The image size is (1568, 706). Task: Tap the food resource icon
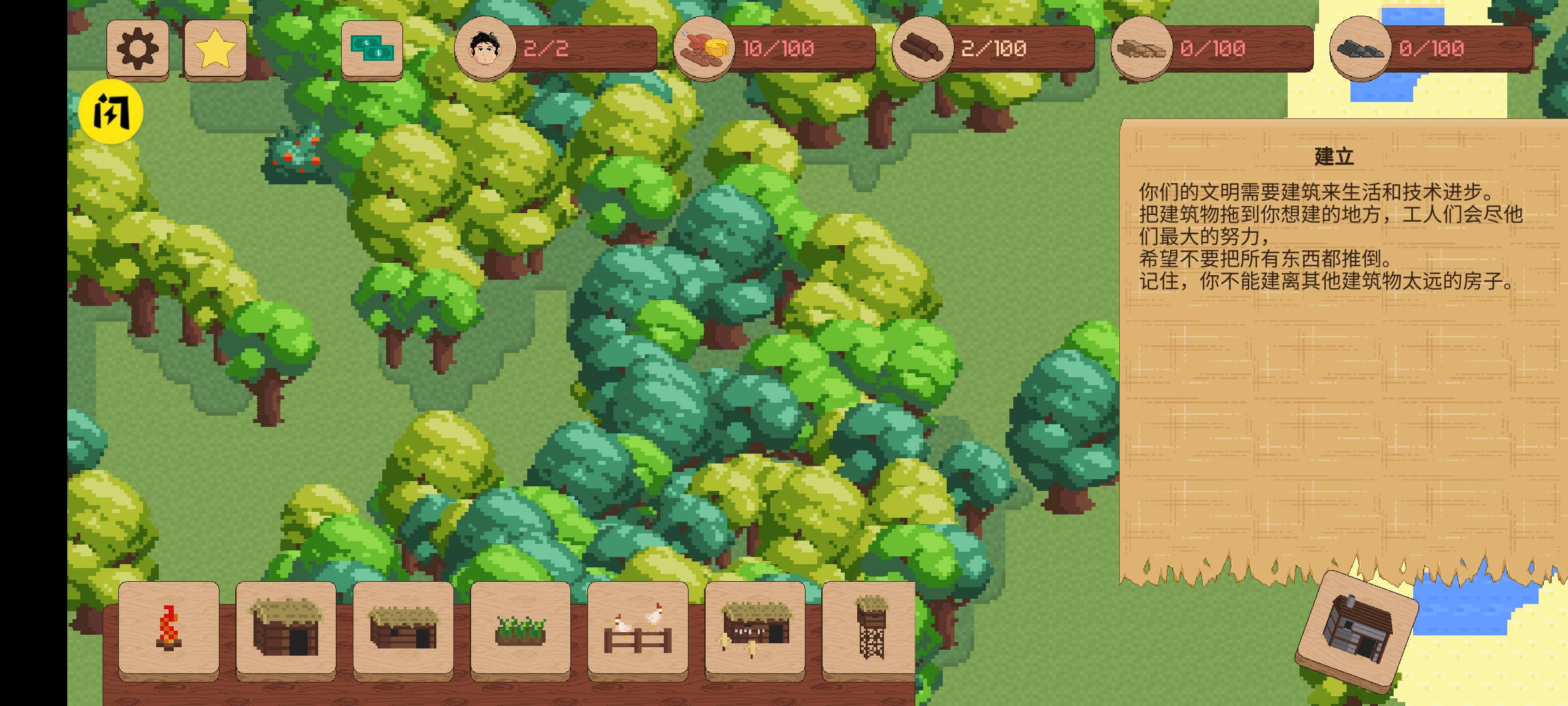(704, 48)
